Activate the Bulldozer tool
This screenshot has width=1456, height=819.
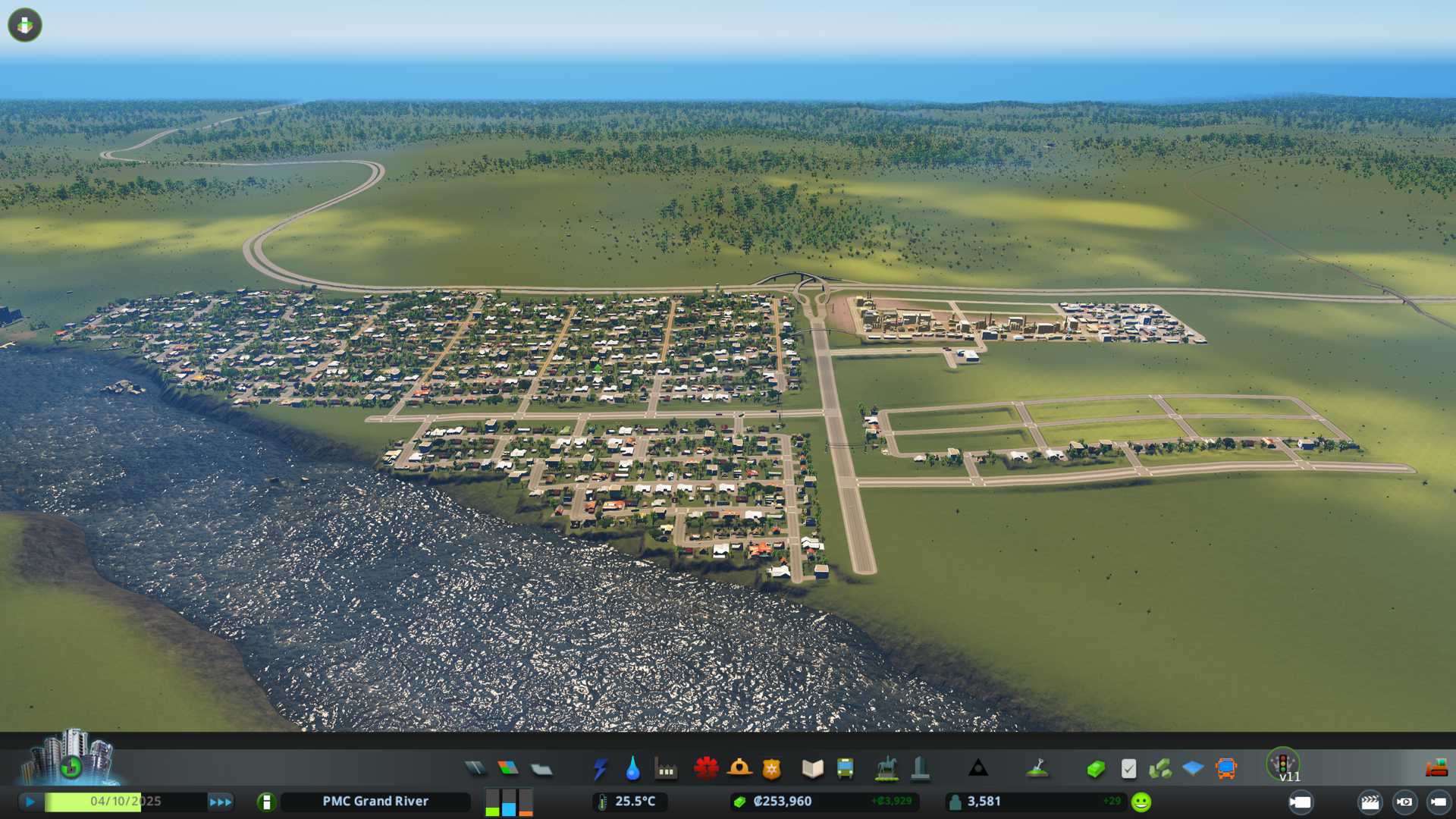tap(1436, 769)
